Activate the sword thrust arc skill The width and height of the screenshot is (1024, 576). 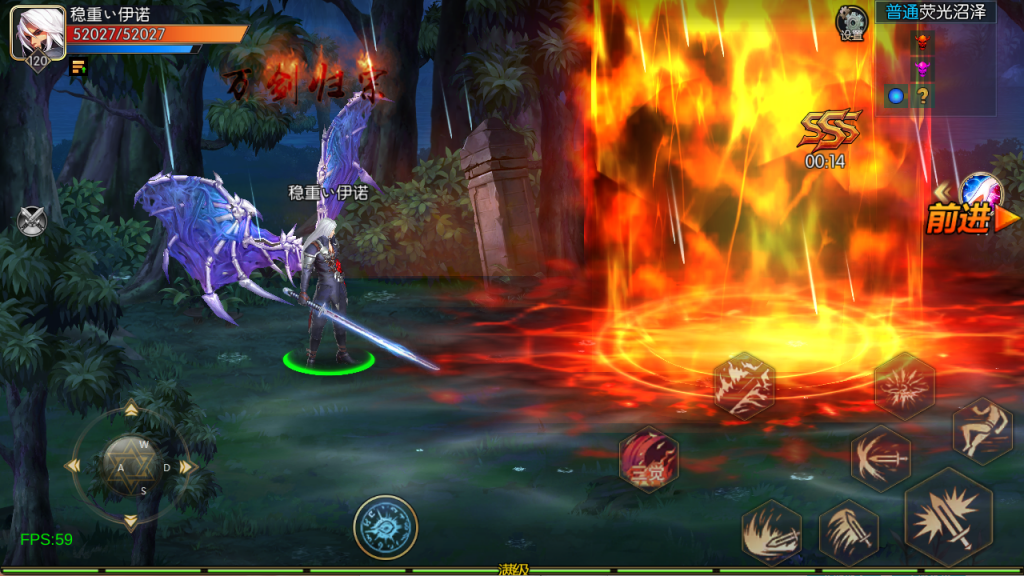(880, 458)
